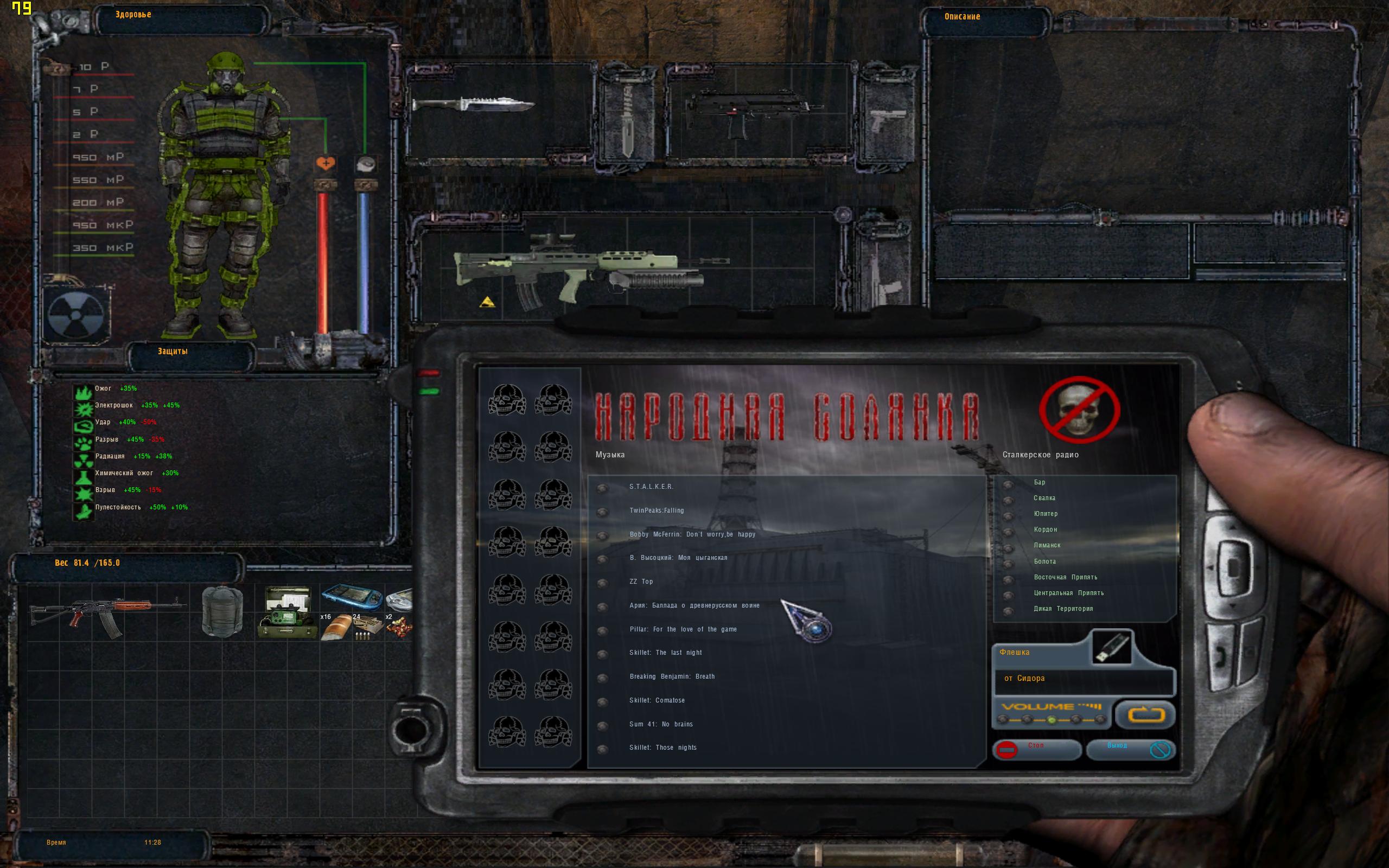The image size is (1389, 868).
Task: Play the S.T.A.L.K.E.R. music track
Action: [x=651, y=487]
